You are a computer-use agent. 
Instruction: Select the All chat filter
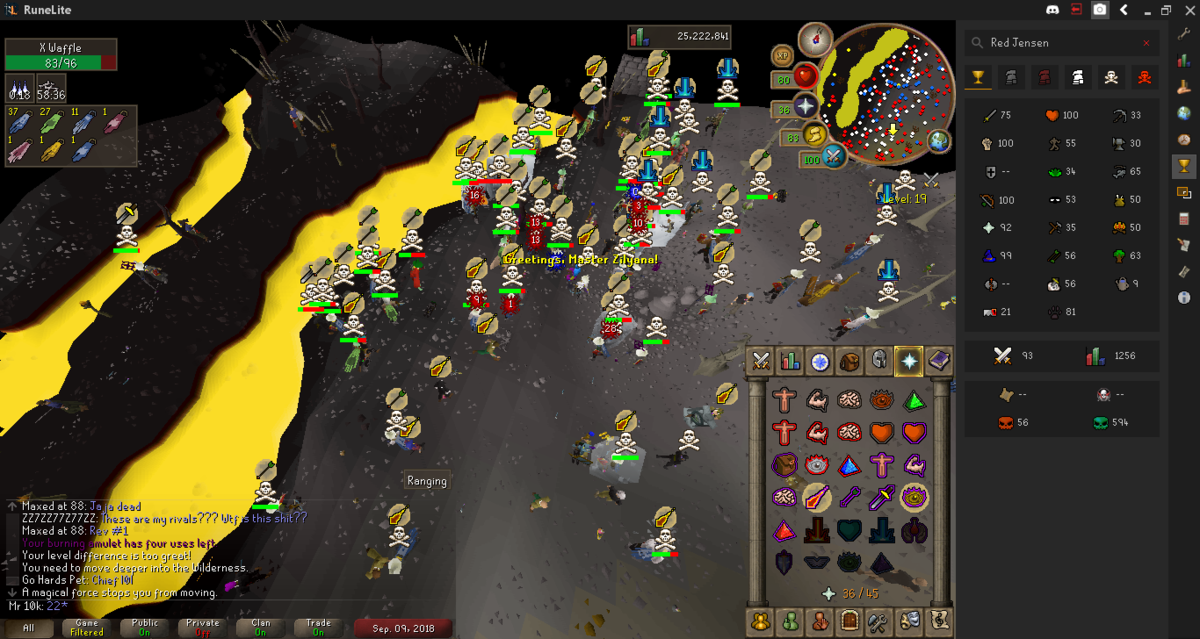pos(29,628)
